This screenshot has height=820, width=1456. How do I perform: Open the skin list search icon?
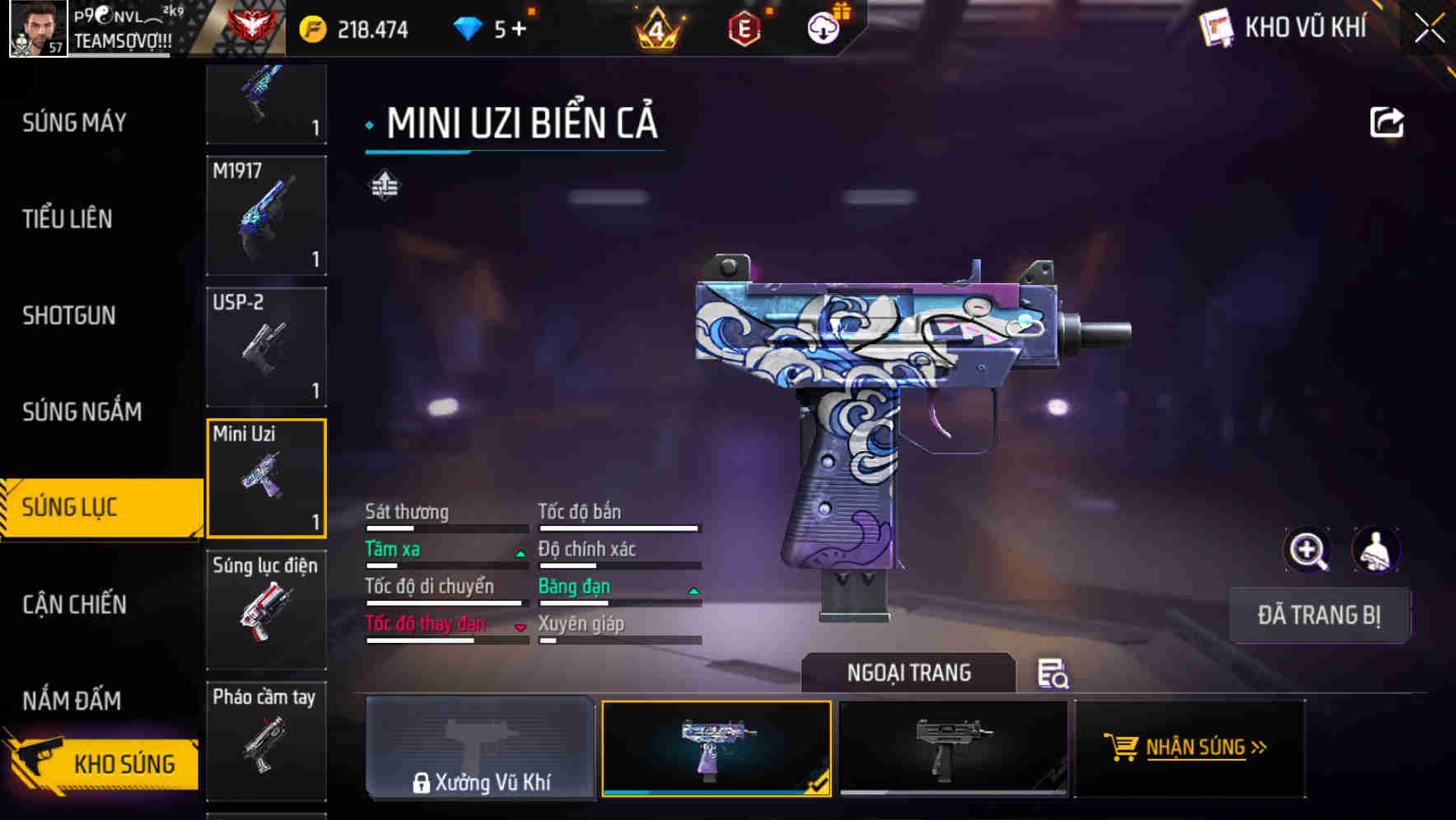tap(1052, 673)
